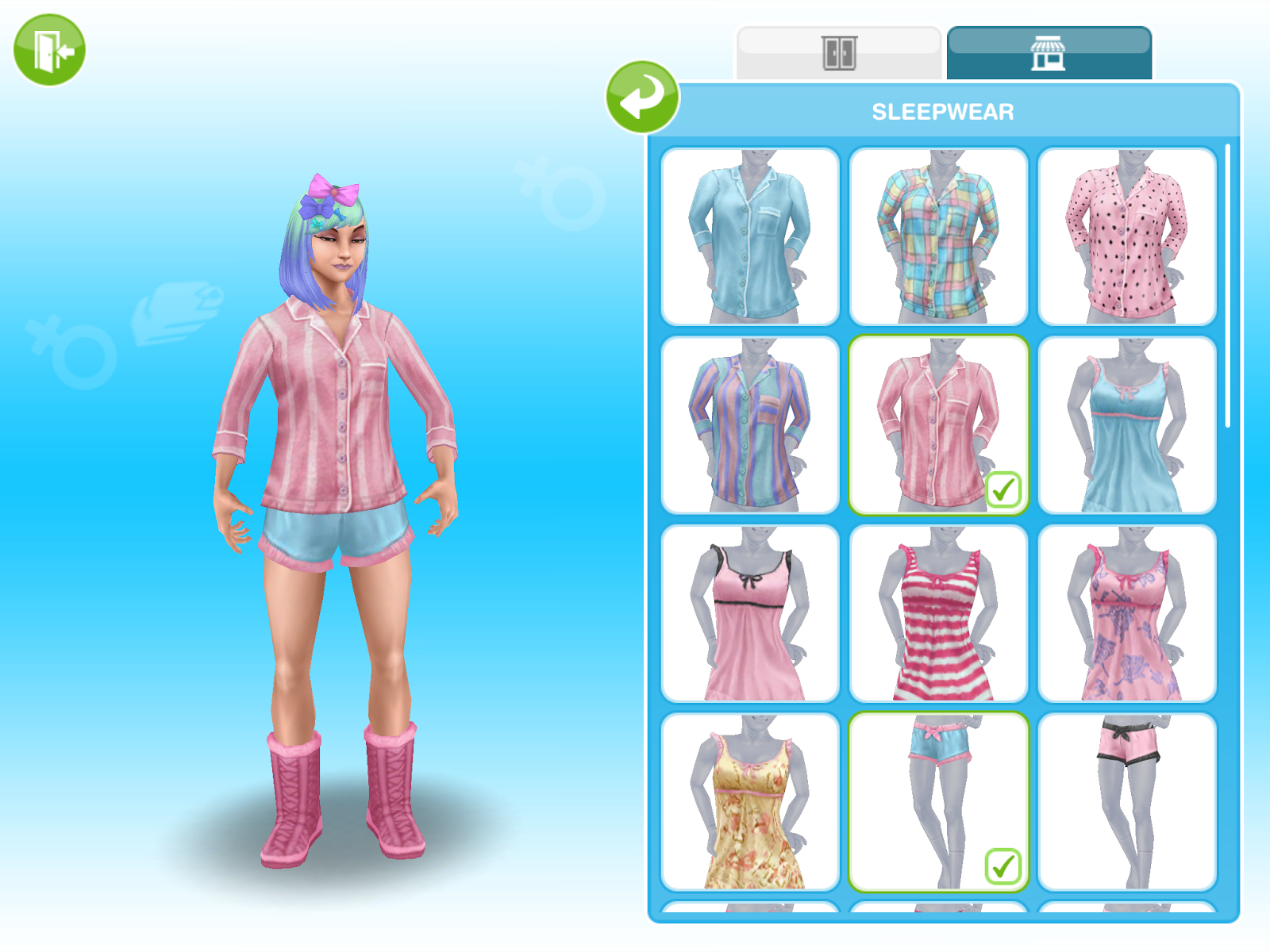1270x952 pixels.
Task: Select the purple striped sleep shirt
Action: tap(752, 426)
